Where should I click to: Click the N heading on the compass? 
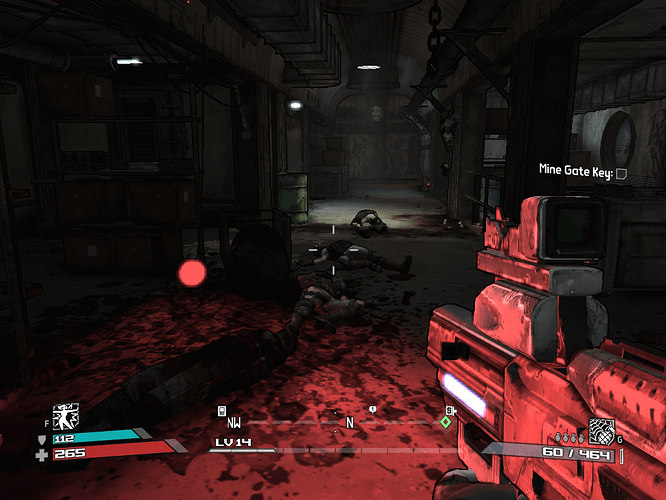pyautogui.click(x=350, y=423)
